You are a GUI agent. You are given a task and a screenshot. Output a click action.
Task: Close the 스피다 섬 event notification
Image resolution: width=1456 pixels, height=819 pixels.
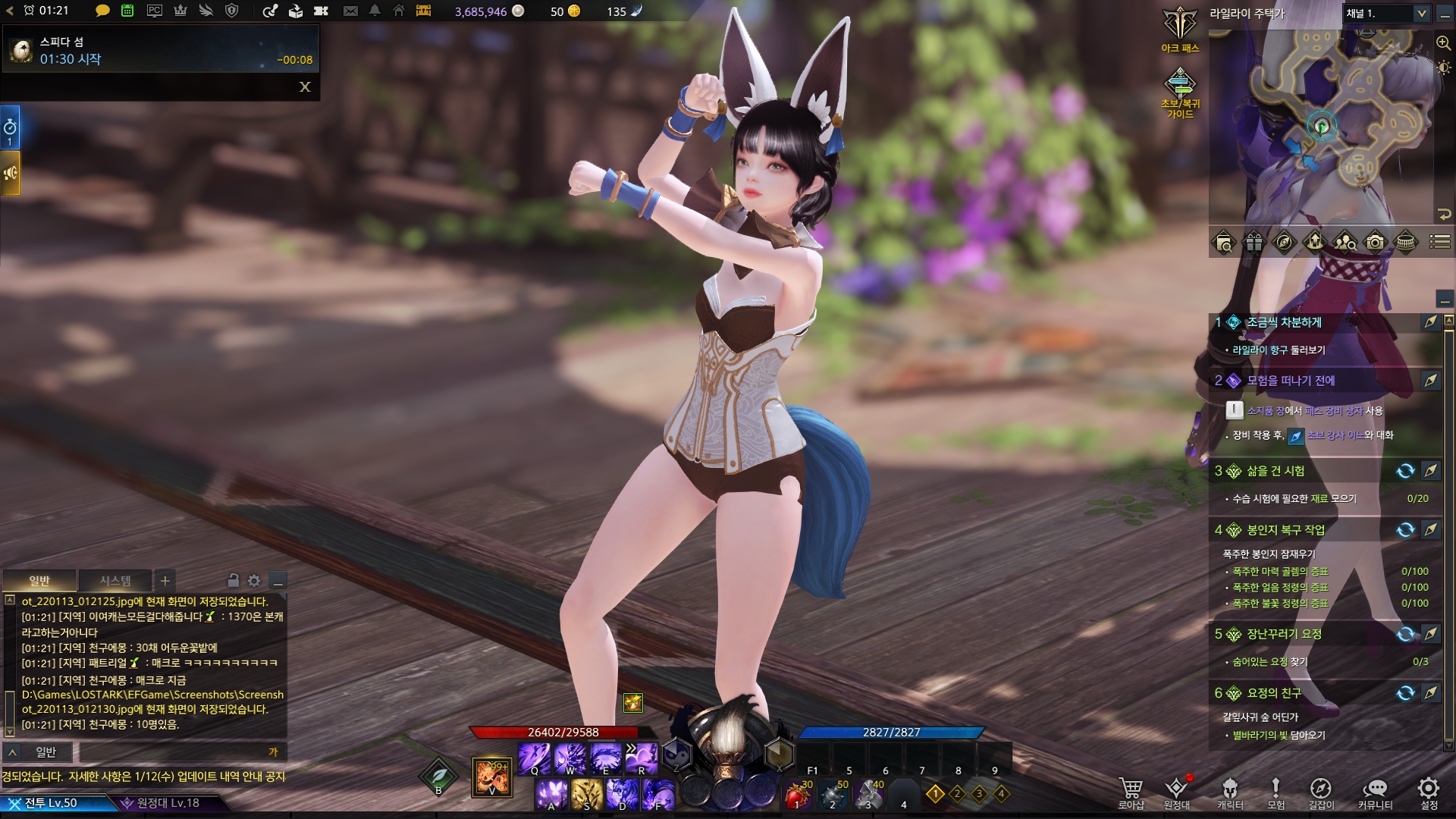click(x=305, y=86)
